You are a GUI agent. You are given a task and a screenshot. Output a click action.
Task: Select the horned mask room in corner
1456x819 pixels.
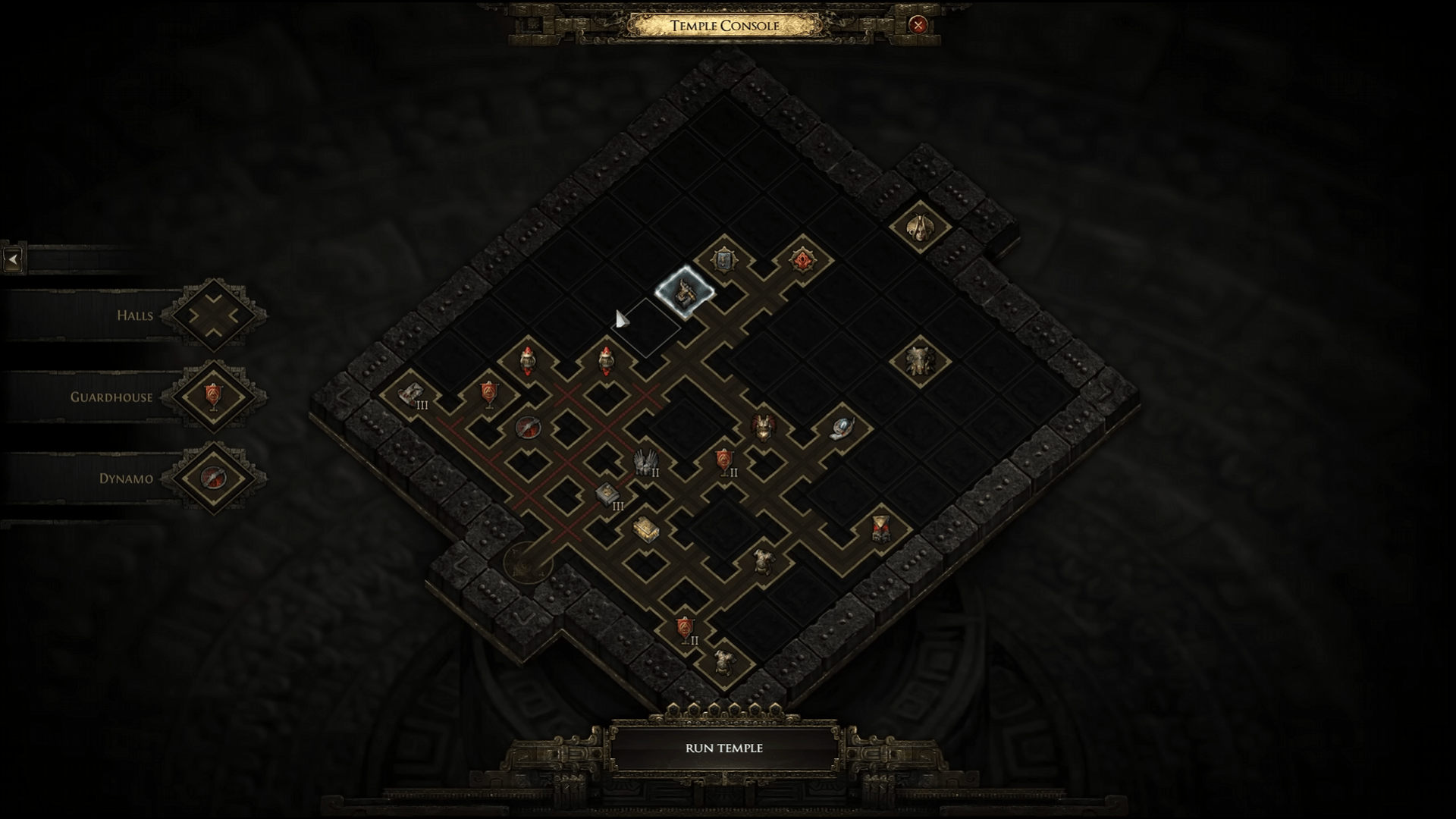tap(920, 225)
